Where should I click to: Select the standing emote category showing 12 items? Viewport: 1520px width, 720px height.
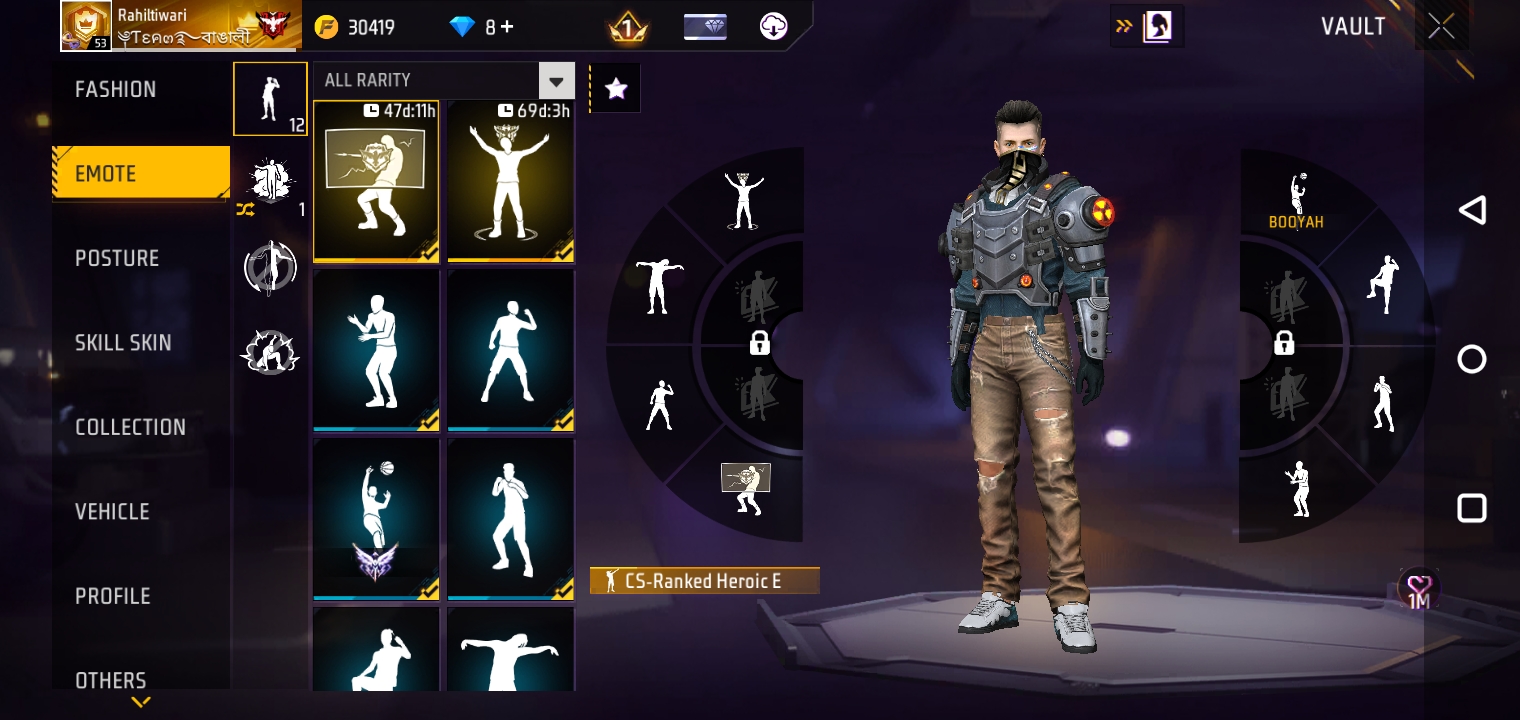pyautogui.click(x=270, y=98)
